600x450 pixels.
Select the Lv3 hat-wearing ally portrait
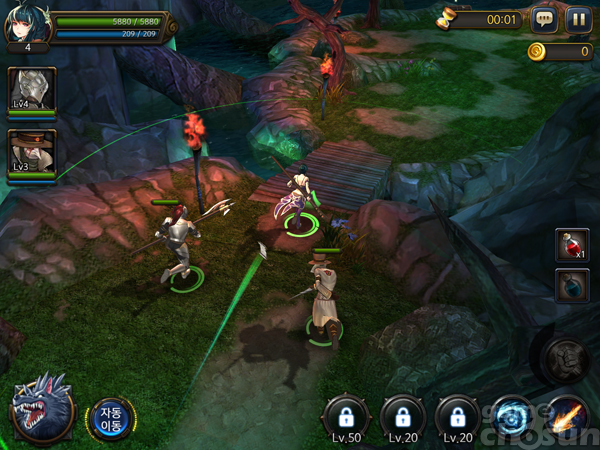32,153
